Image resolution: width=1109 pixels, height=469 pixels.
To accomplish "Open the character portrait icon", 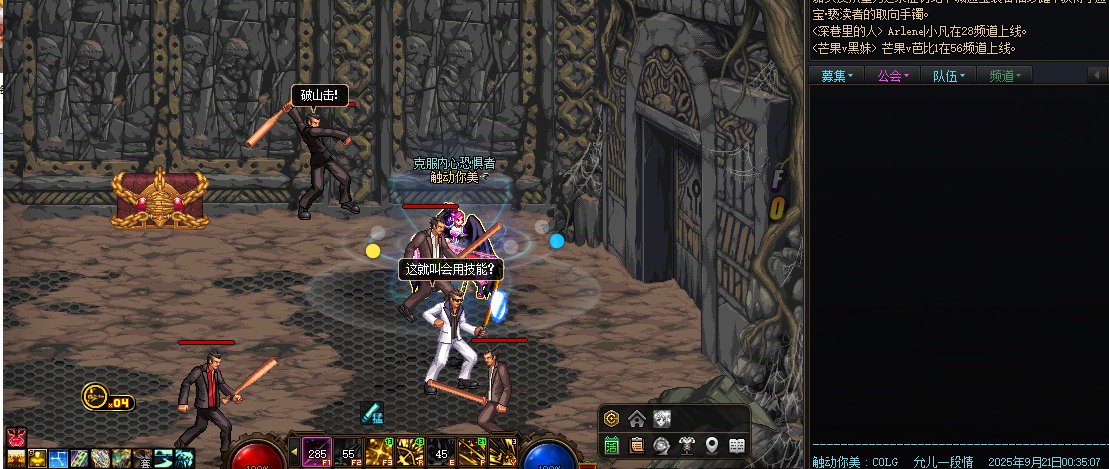I will [662, 419].
